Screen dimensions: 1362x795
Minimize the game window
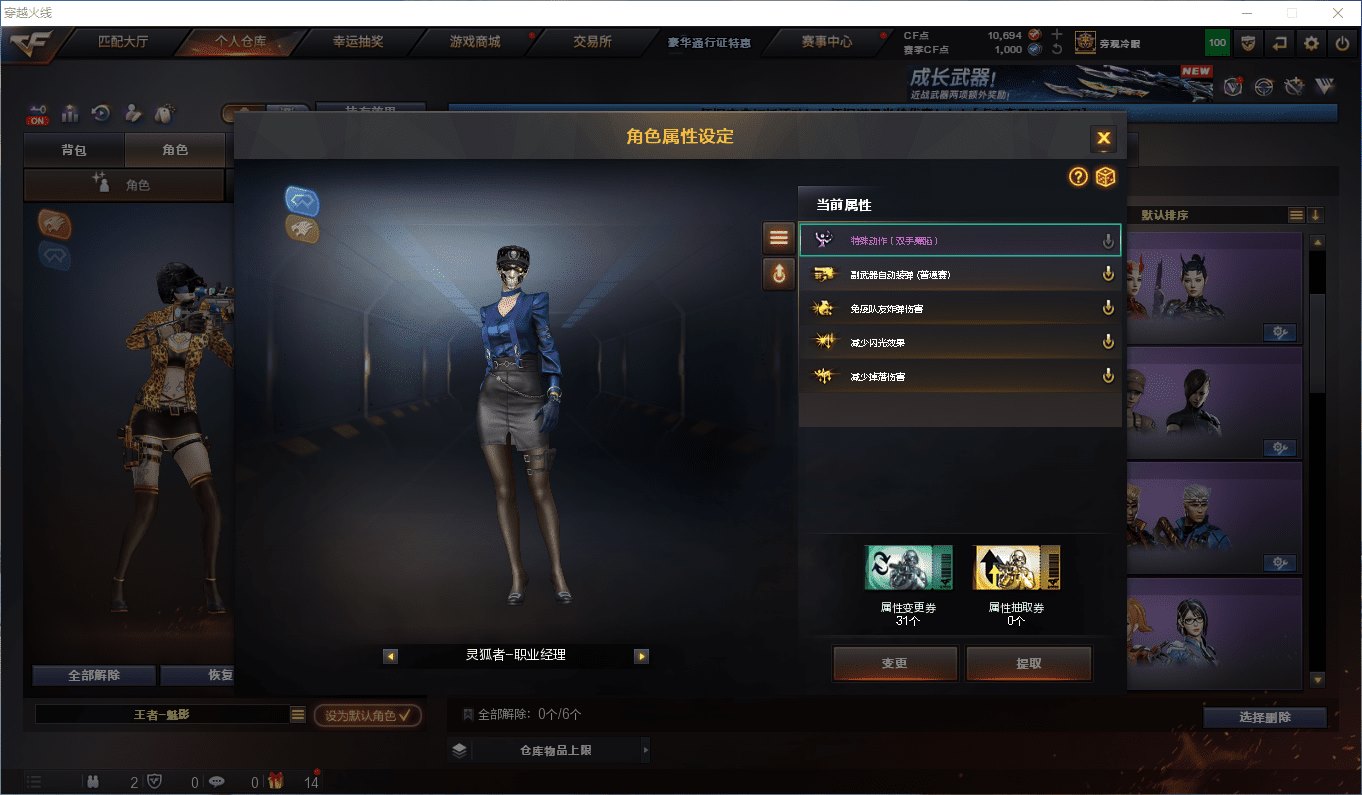point(1246,13)
